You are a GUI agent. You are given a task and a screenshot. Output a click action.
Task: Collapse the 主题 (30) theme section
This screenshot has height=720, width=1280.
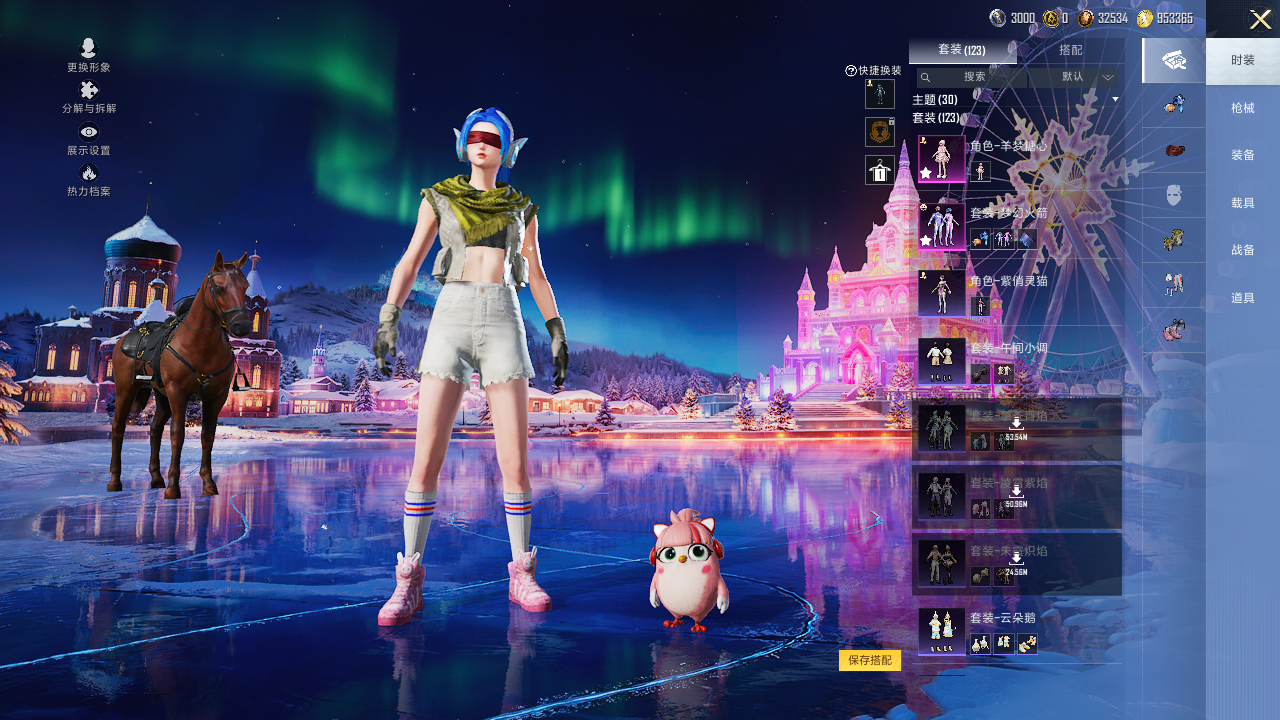click(1115, 99)
